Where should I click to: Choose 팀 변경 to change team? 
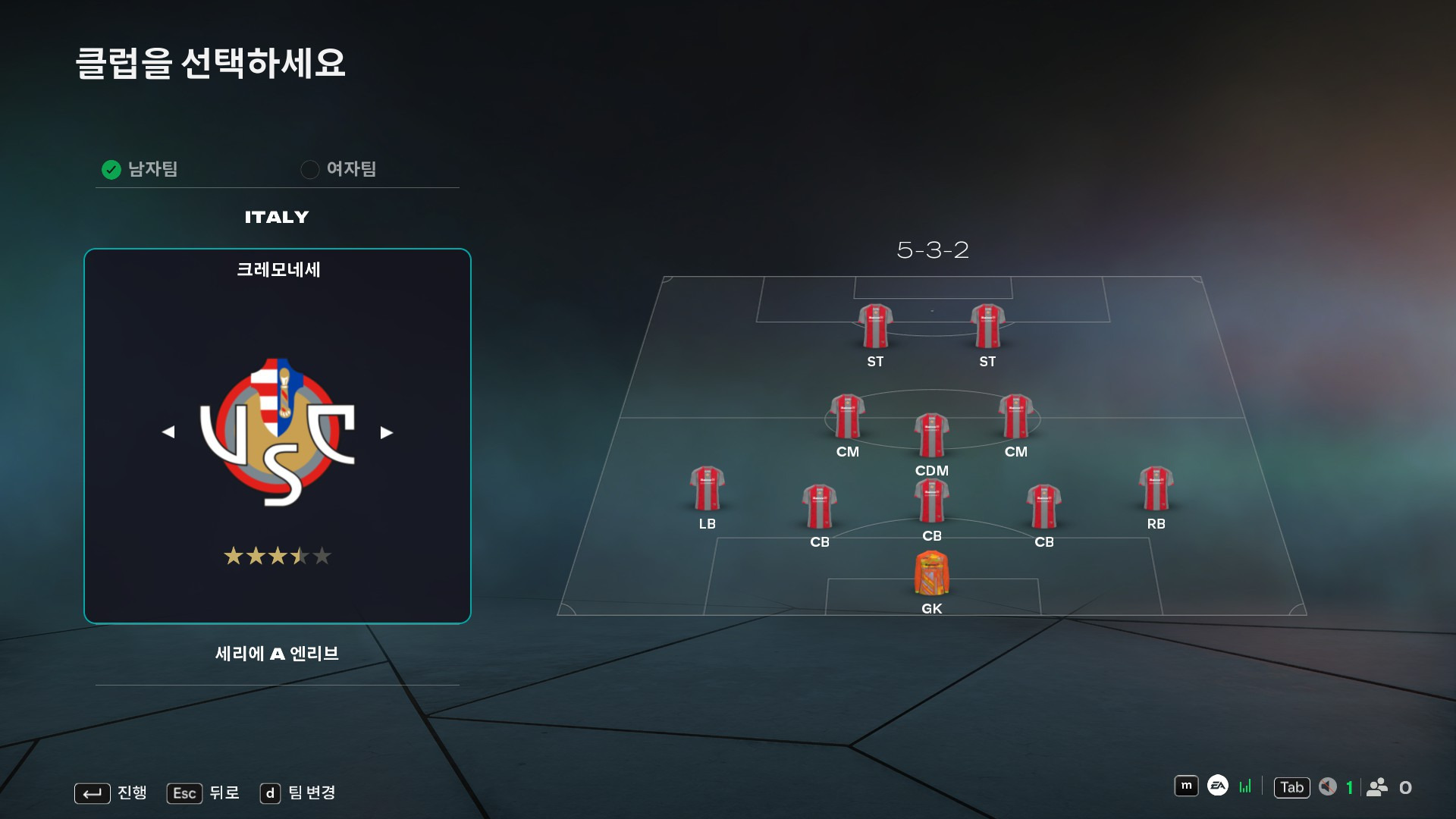tap(298, 793)
